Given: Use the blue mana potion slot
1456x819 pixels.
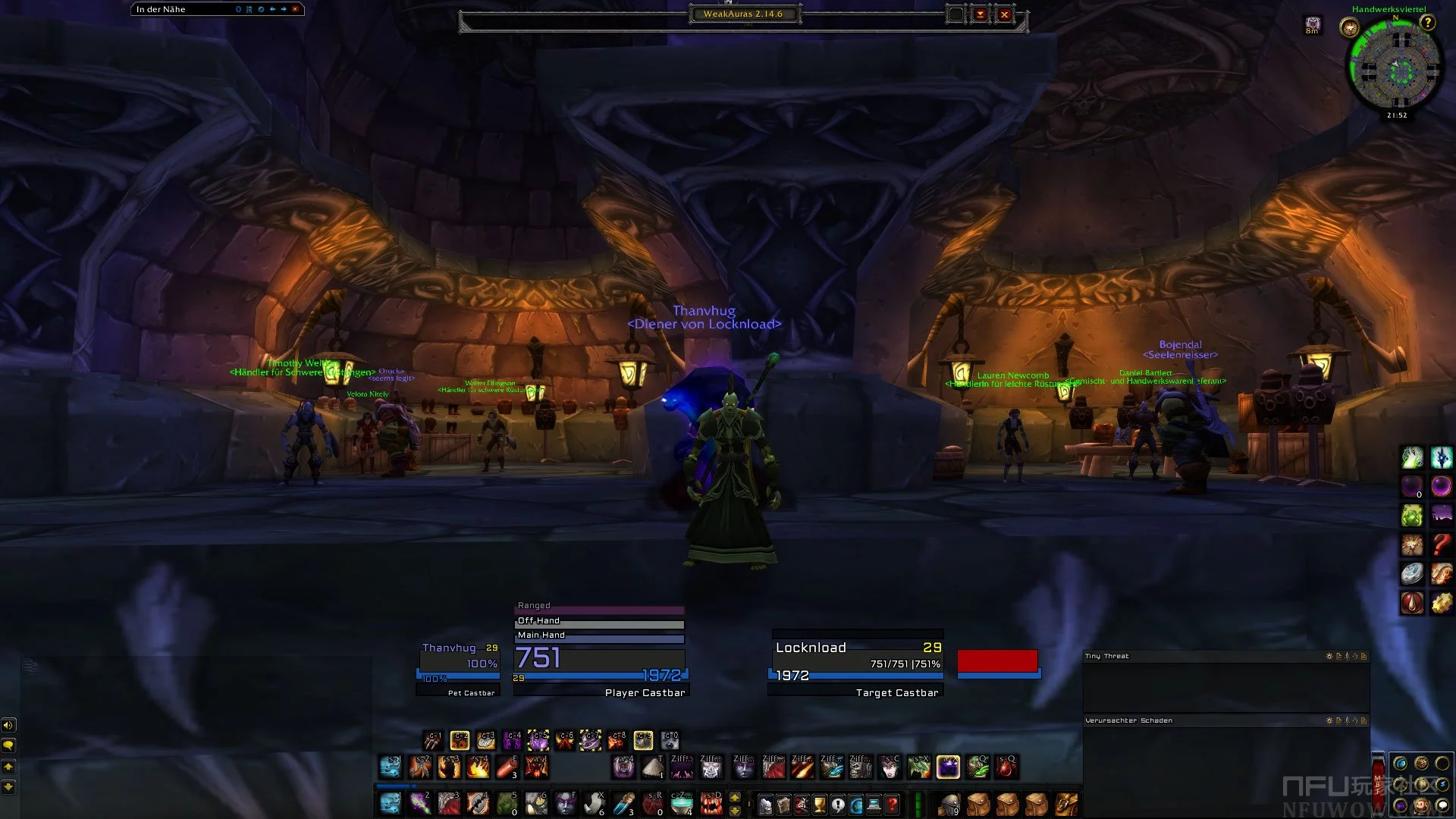Looking at the screenshot, I should point(624,803).
